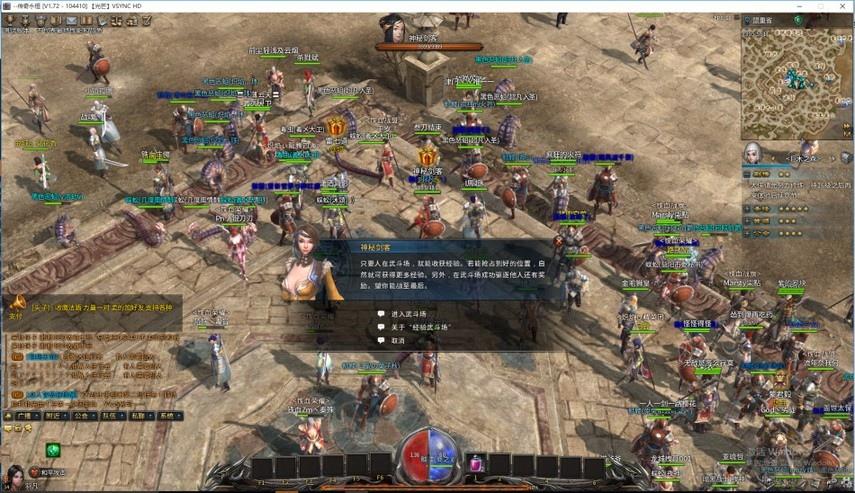Click the green gem icon above the player portrait
This screenshot has height=493, width=855.
(x=52, y=450)
